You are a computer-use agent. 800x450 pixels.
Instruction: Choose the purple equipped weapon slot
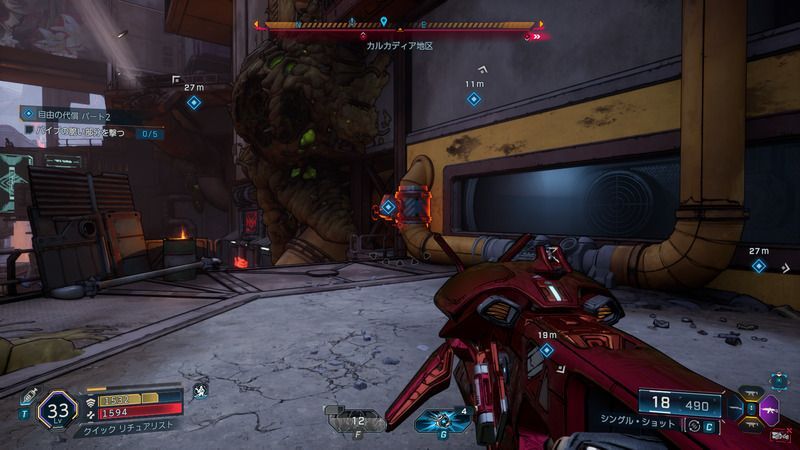770,408
